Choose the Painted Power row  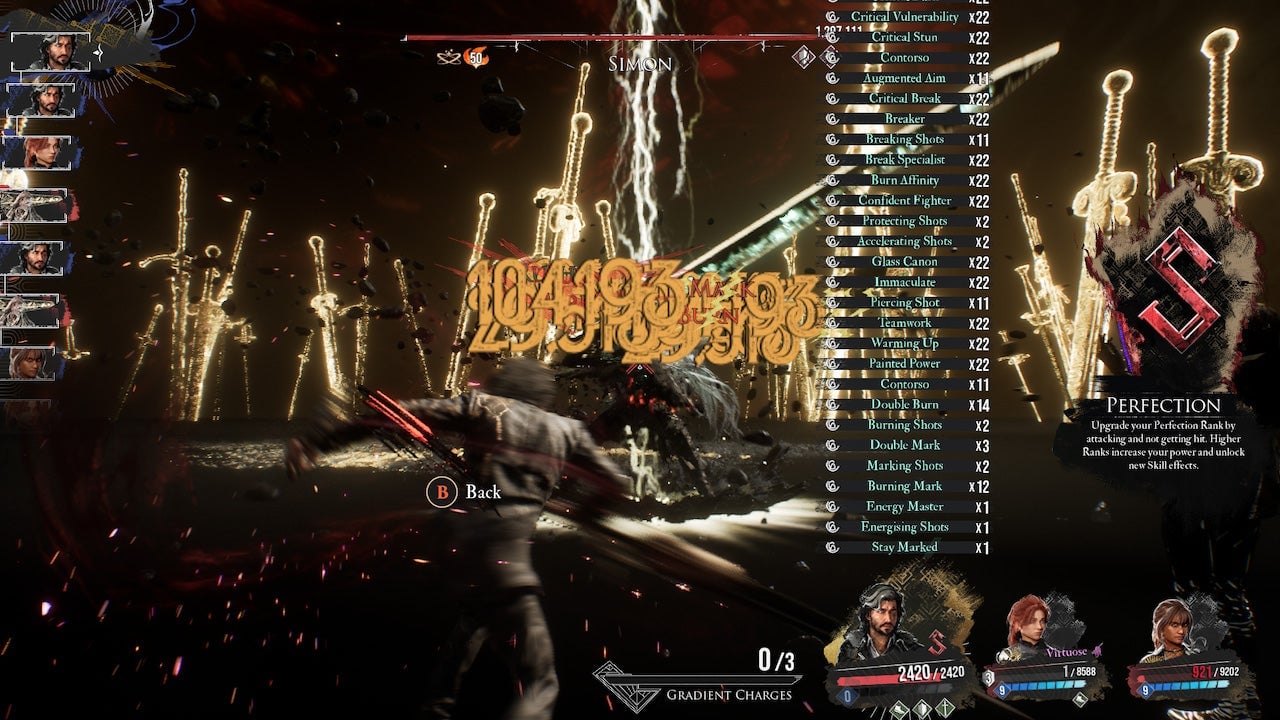pos(904,364)
